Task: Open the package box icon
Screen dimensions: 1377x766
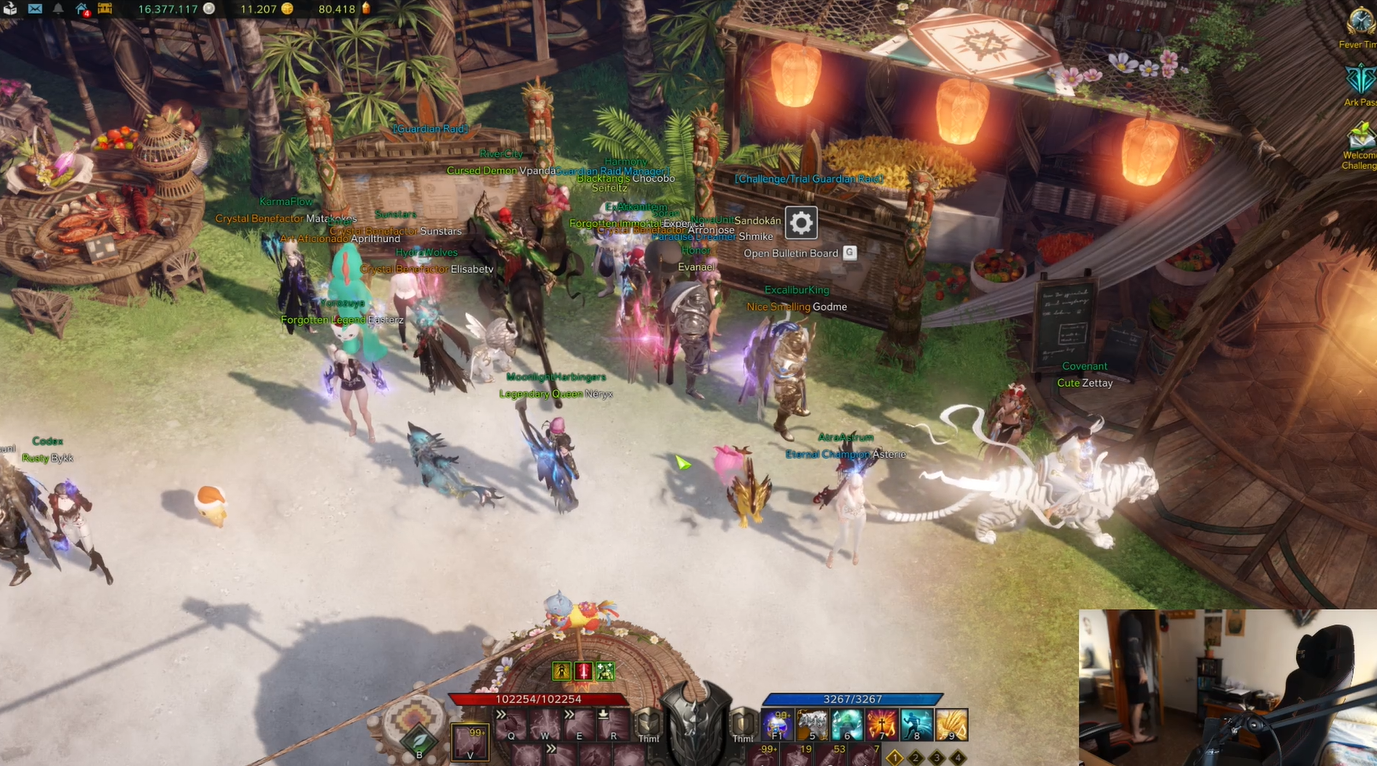Action: [x=10, y=9]
